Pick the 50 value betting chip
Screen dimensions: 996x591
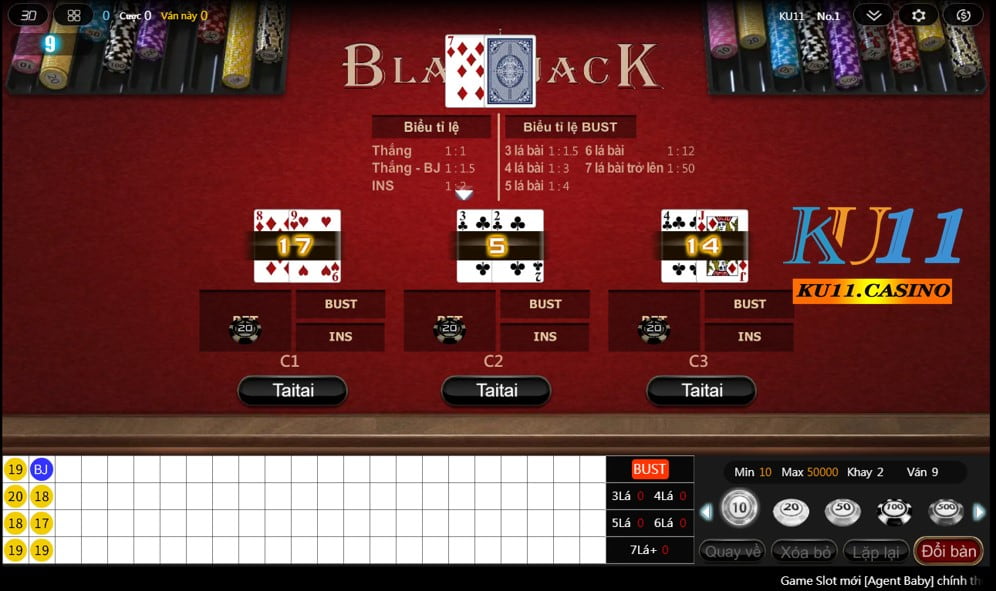pos(842,511)
